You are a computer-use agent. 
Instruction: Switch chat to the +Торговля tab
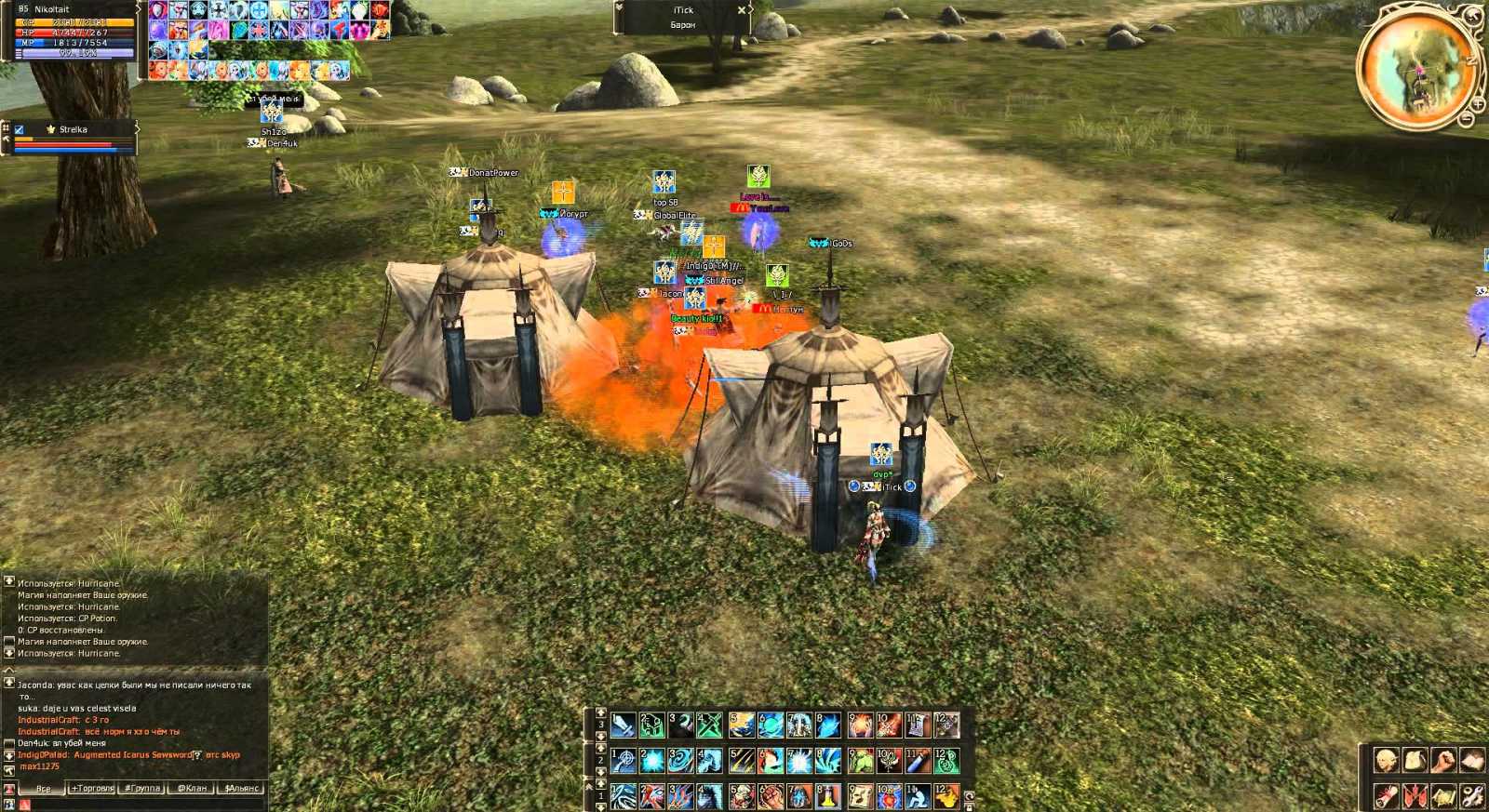pos(92,788)
